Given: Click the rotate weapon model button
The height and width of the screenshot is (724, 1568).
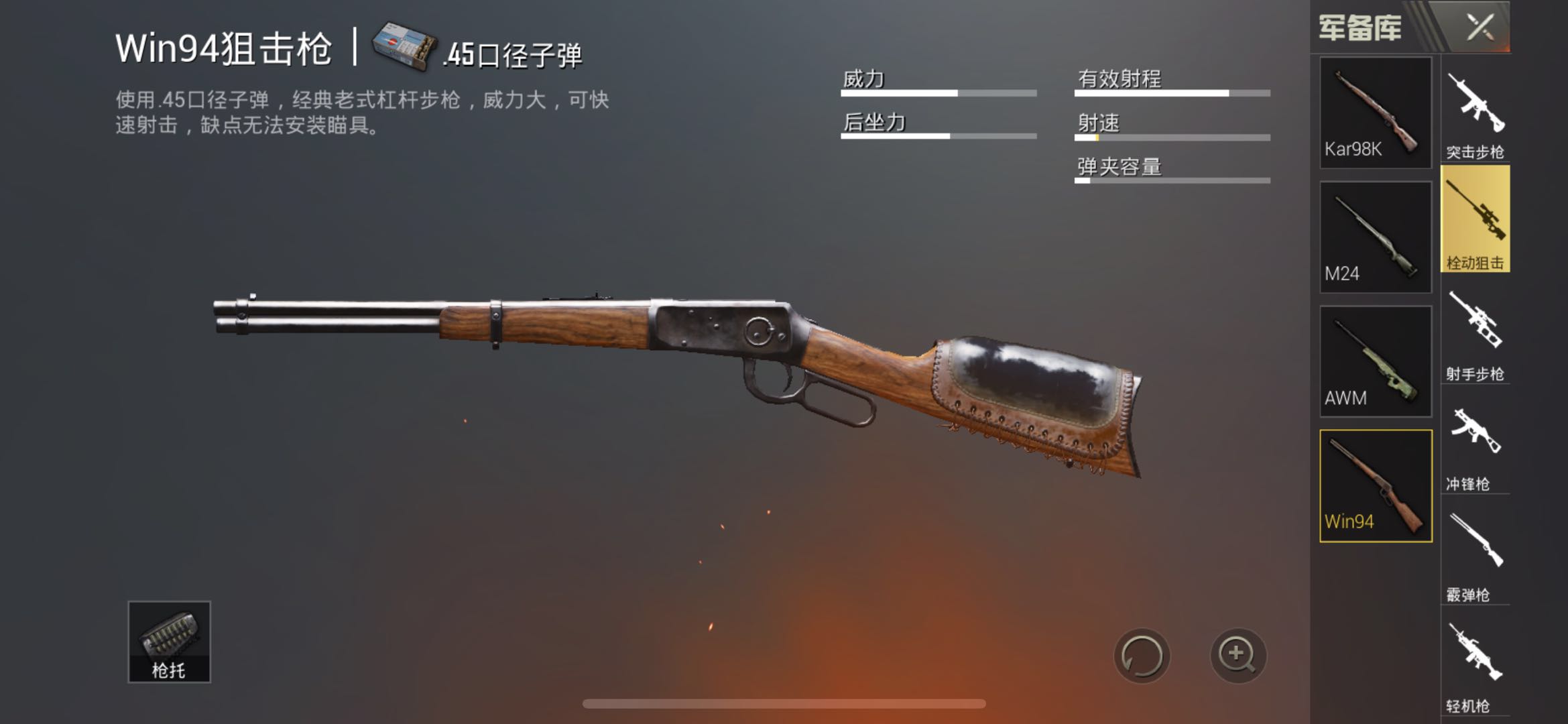Looking at the screenshot, I should 1142,656.
